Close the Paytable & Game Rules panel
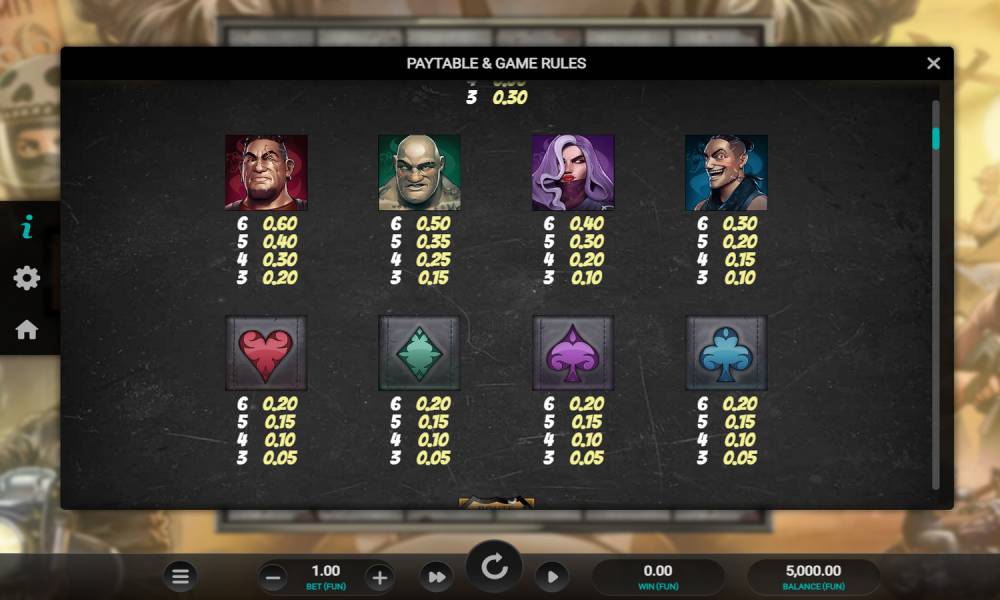This screenshot has height=600, width=1000. (x=933, y=63)
